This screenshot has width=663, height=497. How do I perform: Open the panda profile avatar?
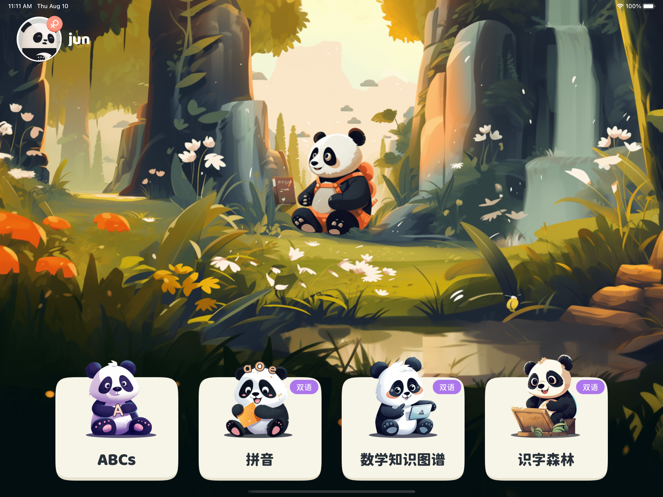39,40
